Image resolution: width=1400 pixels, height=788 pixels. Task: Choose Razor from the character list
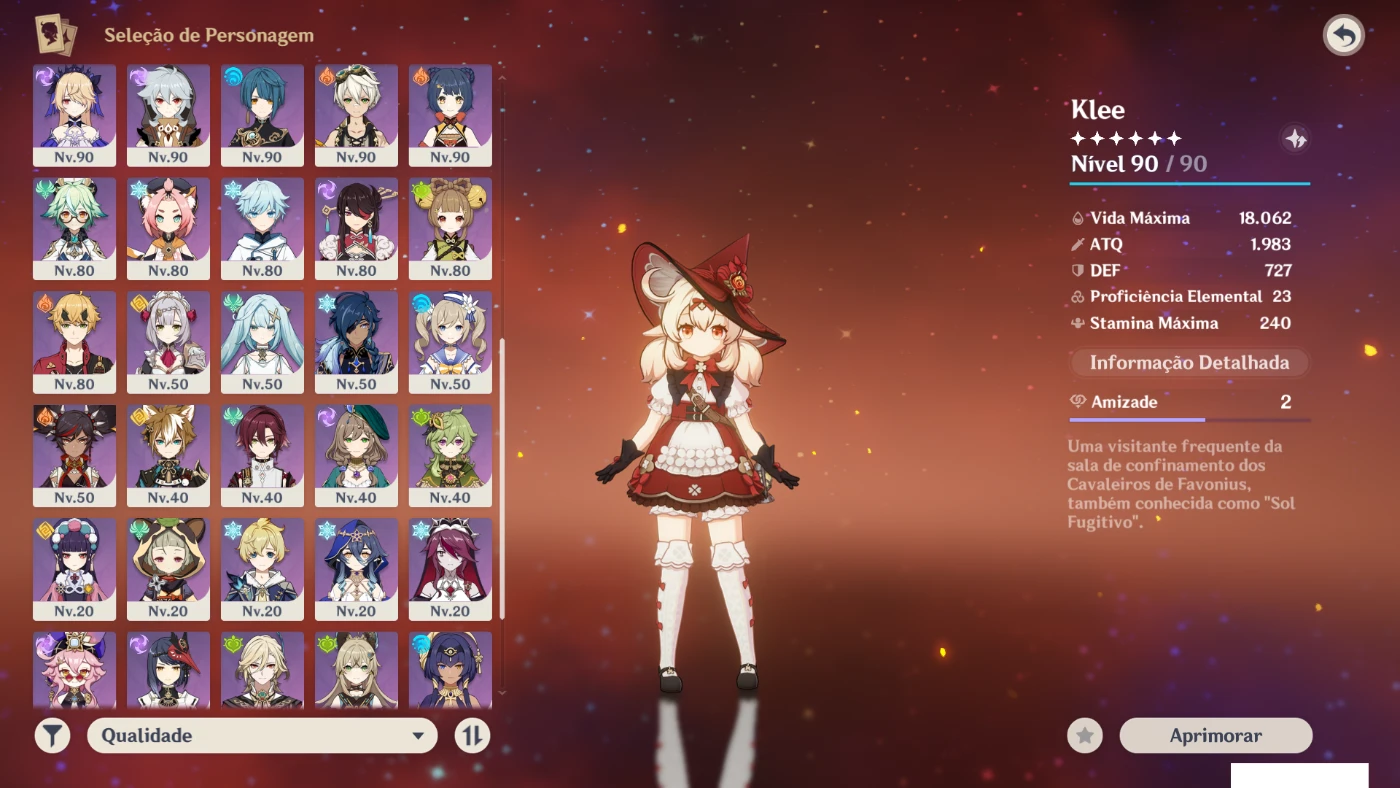tap(168, 115)
